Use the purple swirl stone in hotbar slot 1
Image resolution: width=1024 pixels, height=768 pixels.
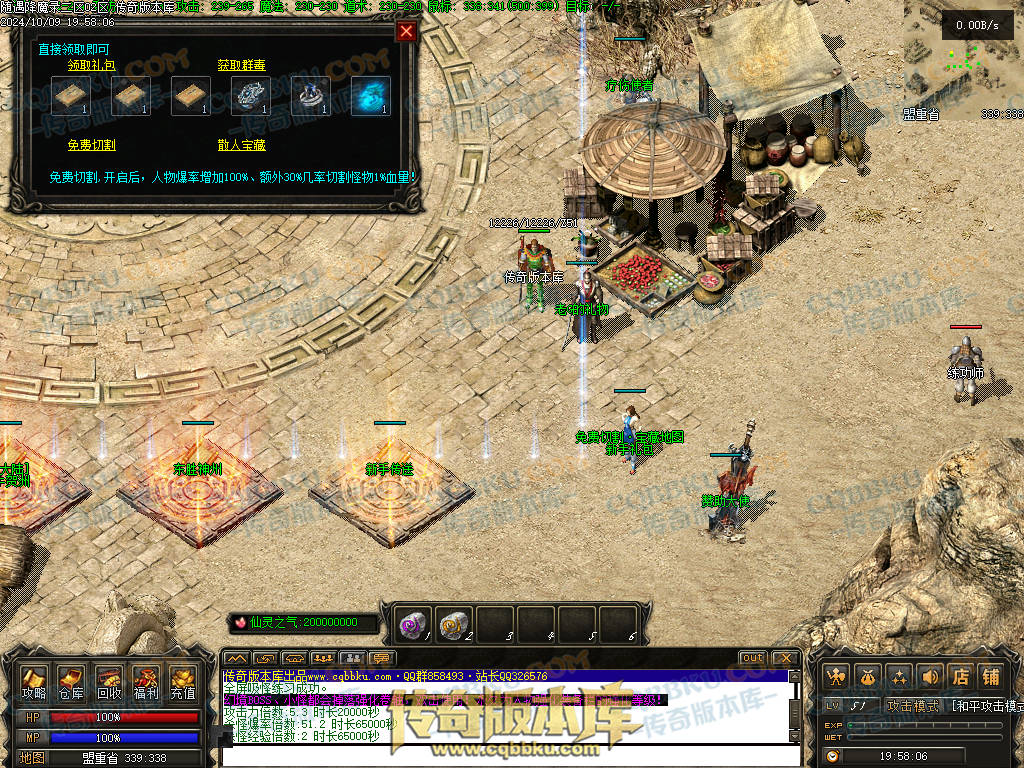pos(413,625)
